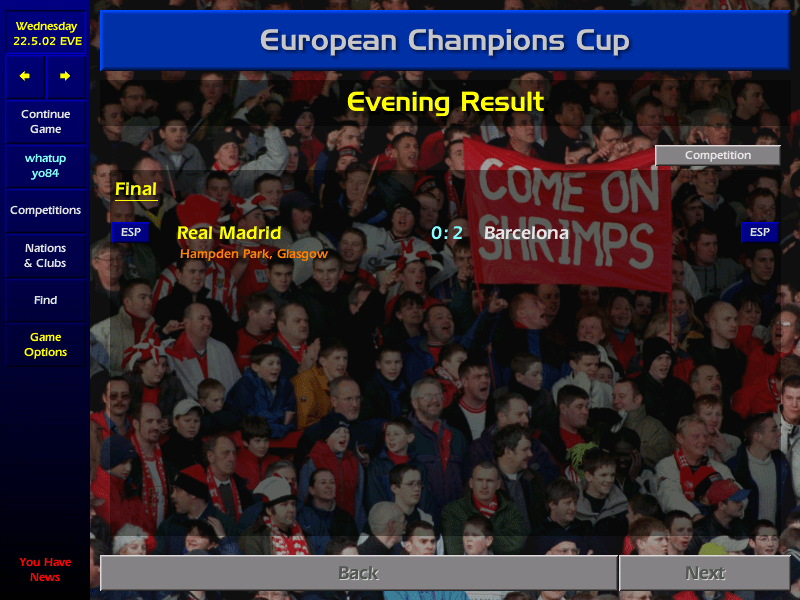800x600 pixels.
Task: Click the Next button
Action: (x=705, y=573)
